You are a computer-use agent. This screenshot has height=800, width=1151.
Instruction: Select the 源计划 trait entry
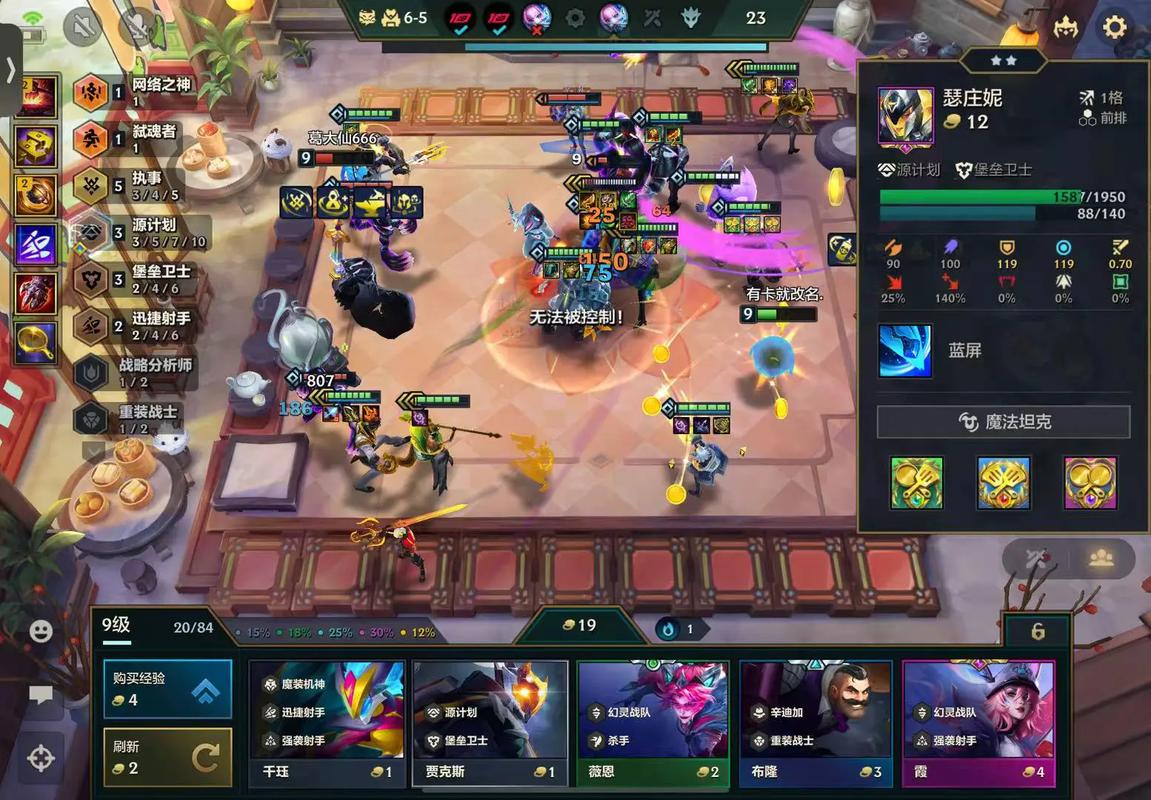140,233
